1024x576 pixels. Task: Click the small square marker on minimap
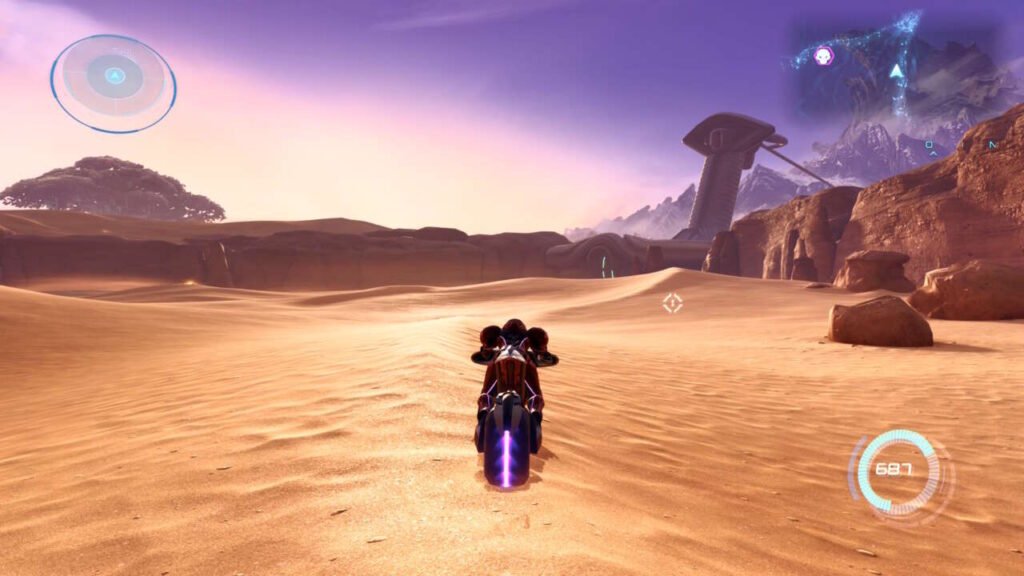930,145
